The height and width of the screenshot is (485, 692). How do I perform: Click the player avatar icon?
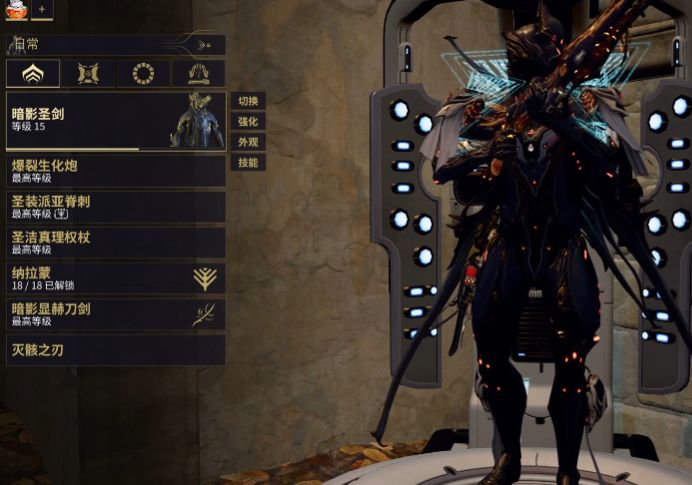coord(15,9)
